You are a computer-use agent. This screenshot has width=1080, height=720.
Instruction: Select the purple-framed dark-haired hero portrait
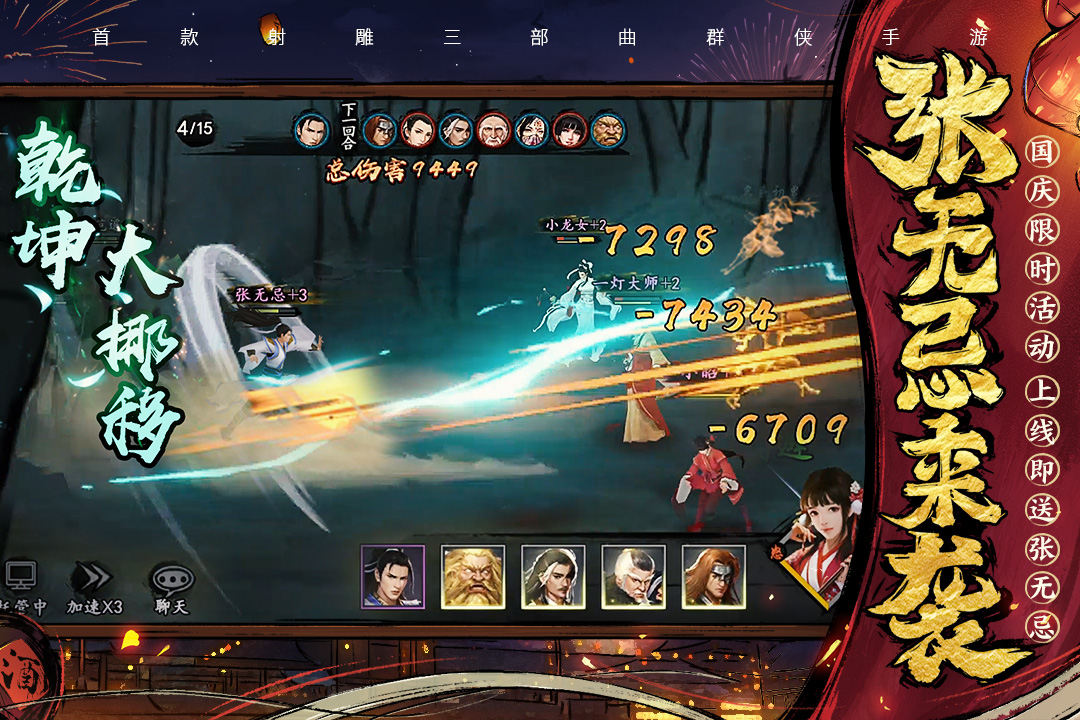[x=393, y=576]
